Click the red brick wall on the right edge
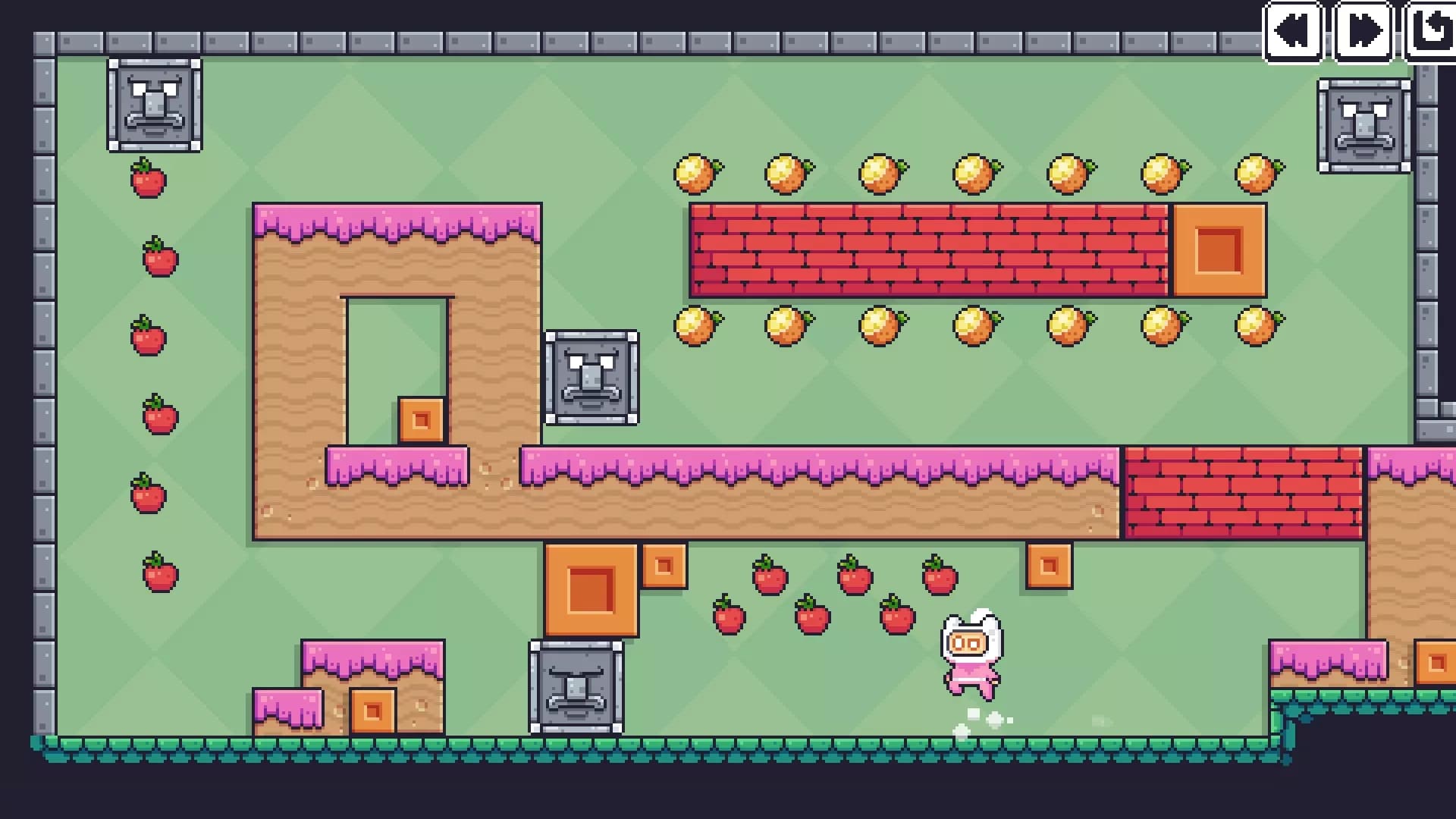Screen dimensions: 1456x819 (x=1244, y=493)
